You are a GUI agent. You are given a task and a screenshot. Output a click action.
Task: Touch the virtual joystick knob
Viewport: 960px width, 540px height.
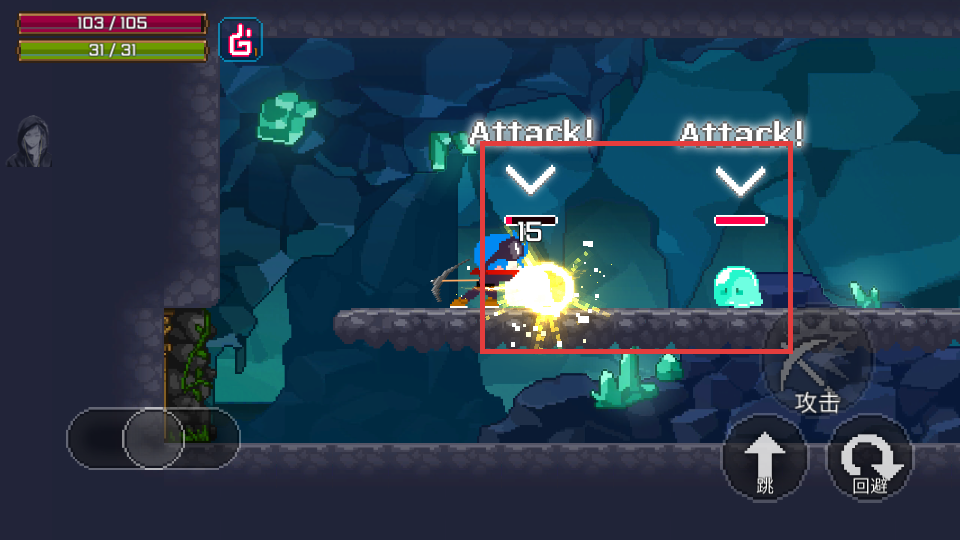pyautogui.click(x=153, y=438)
